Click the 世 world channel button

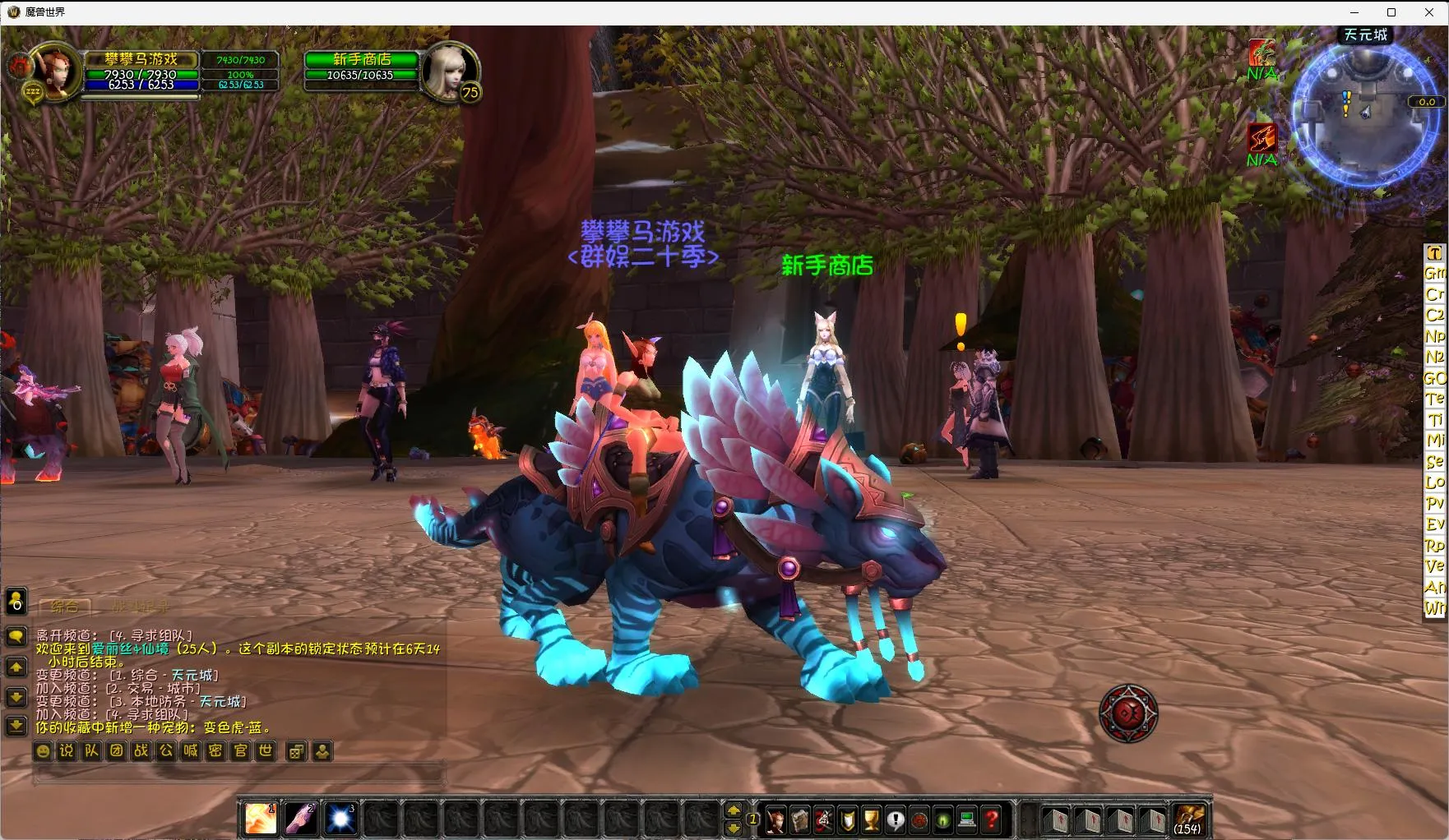point(265,750)
